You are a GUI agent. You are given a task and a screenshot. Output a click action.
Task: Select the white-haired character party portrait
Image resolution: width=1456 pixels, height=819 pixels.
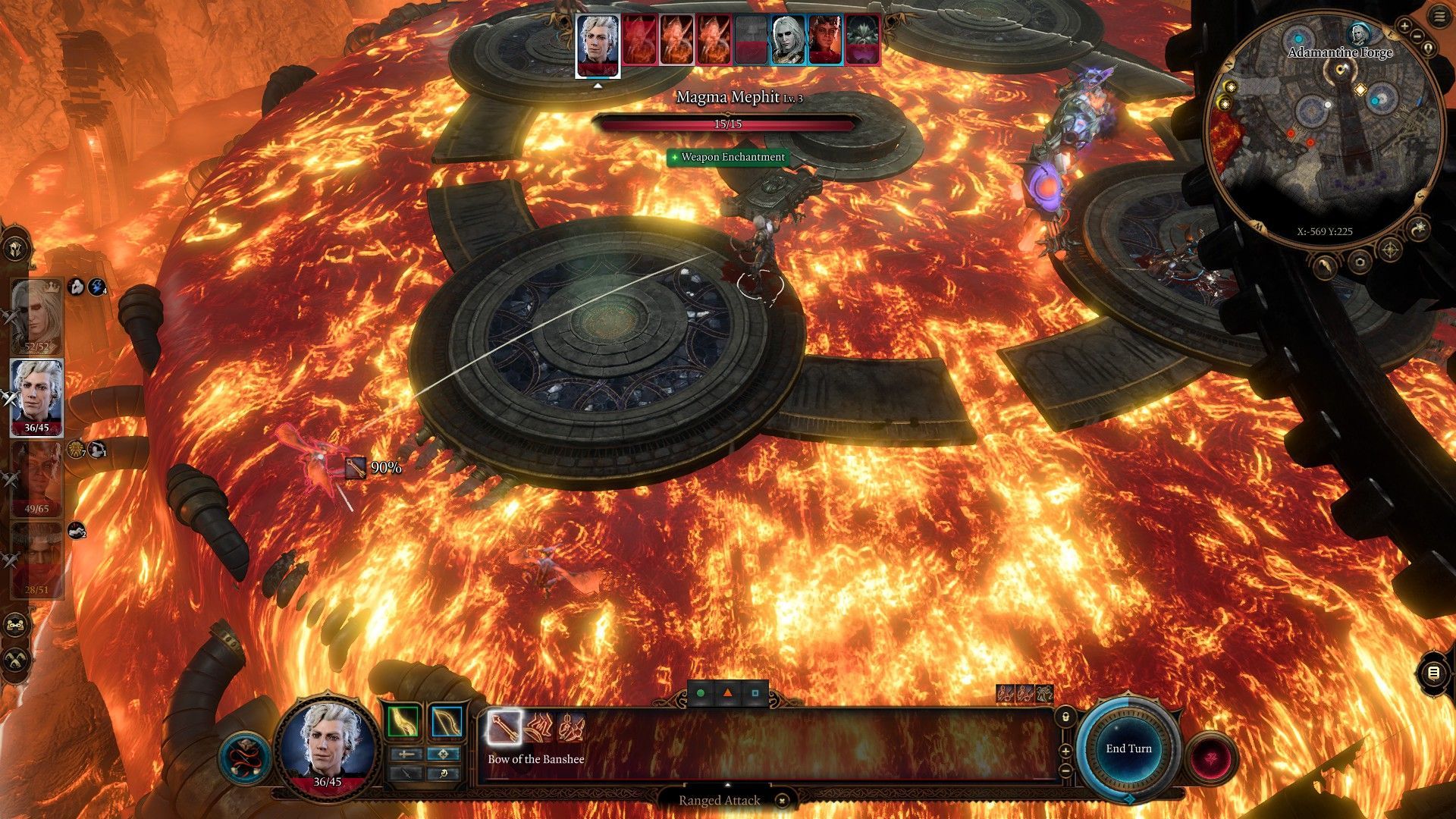point(36,397)
